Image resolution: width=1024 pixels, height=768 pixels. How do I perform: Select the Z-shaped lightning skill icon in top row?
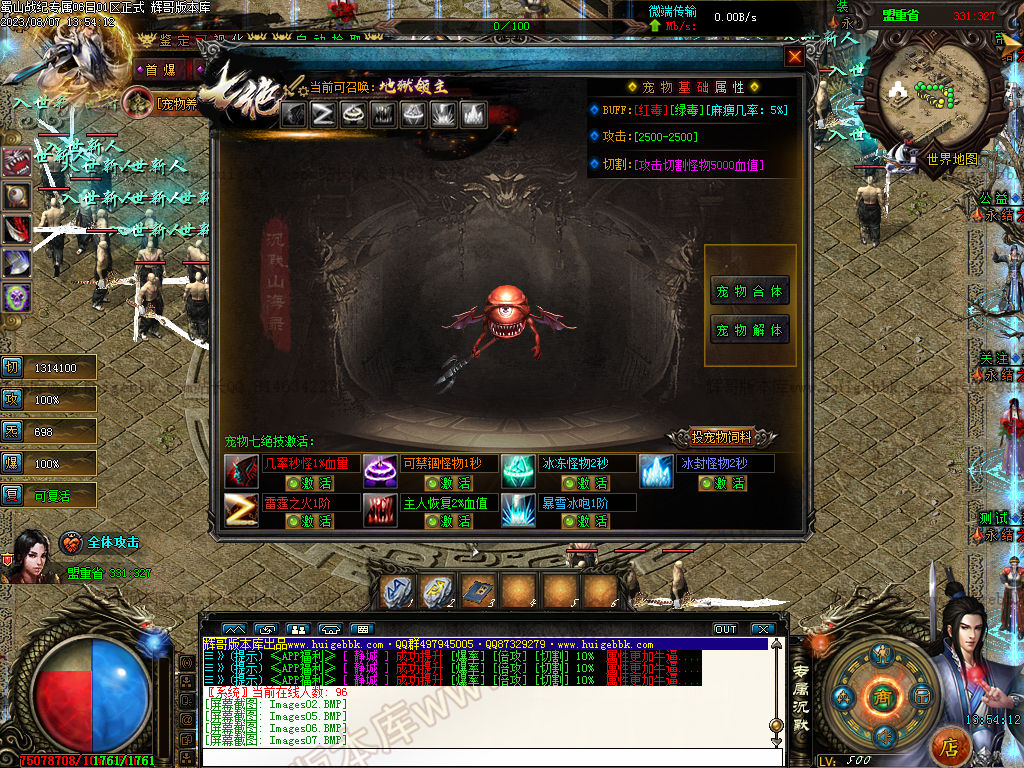click(x=322, y=114)
